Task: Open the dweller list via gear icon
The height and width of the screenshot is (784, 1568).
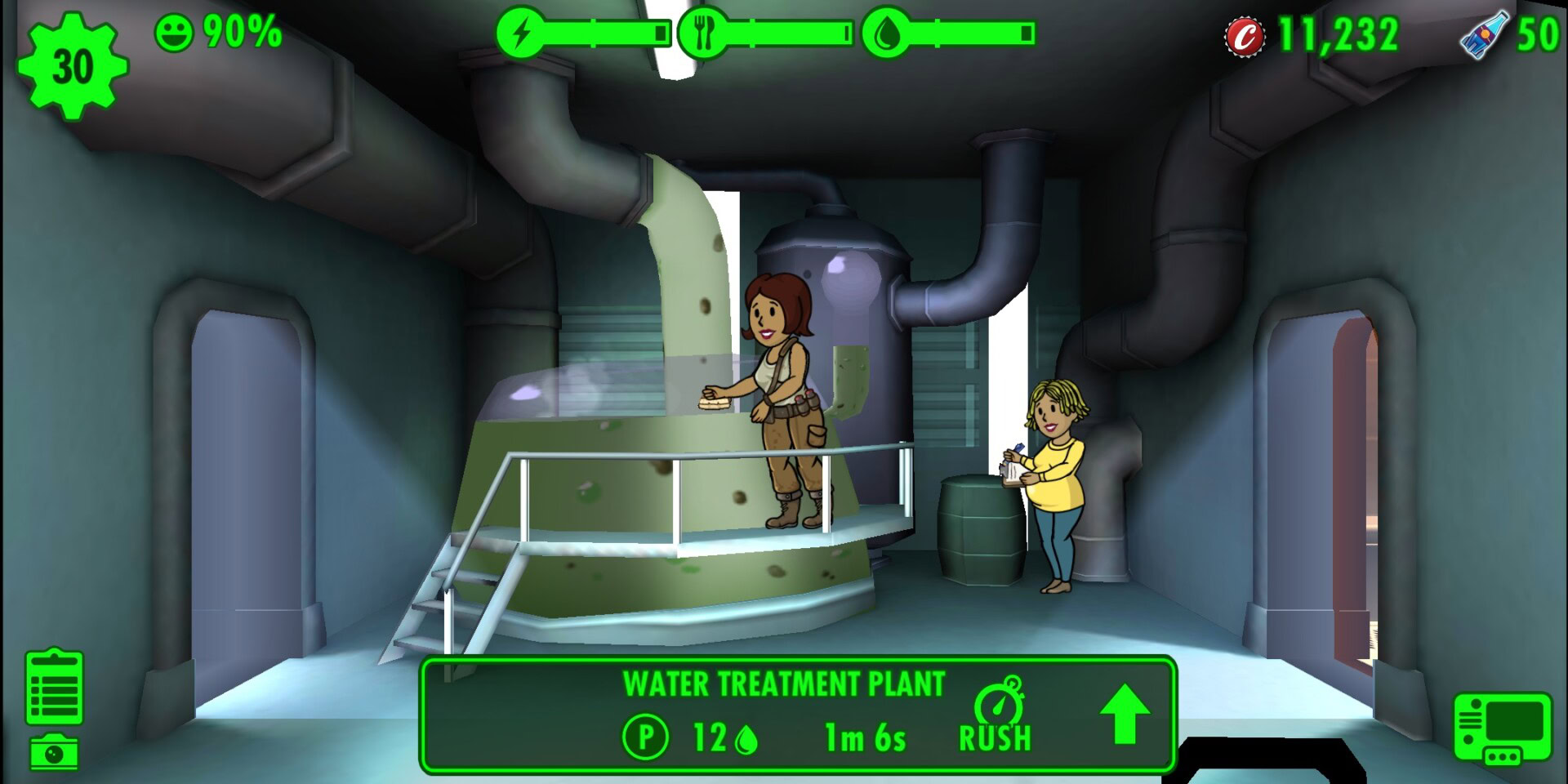Action: pos(72,66)
